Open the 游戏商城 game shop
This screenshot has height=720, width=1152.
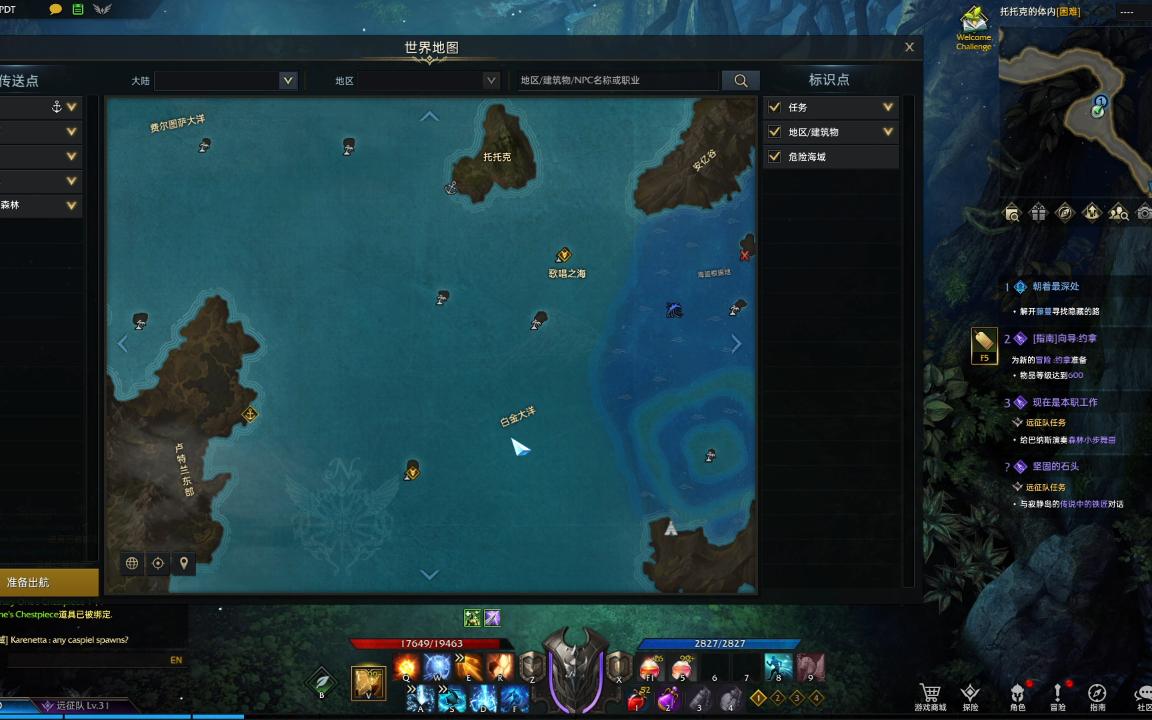[x=930, y=696]
